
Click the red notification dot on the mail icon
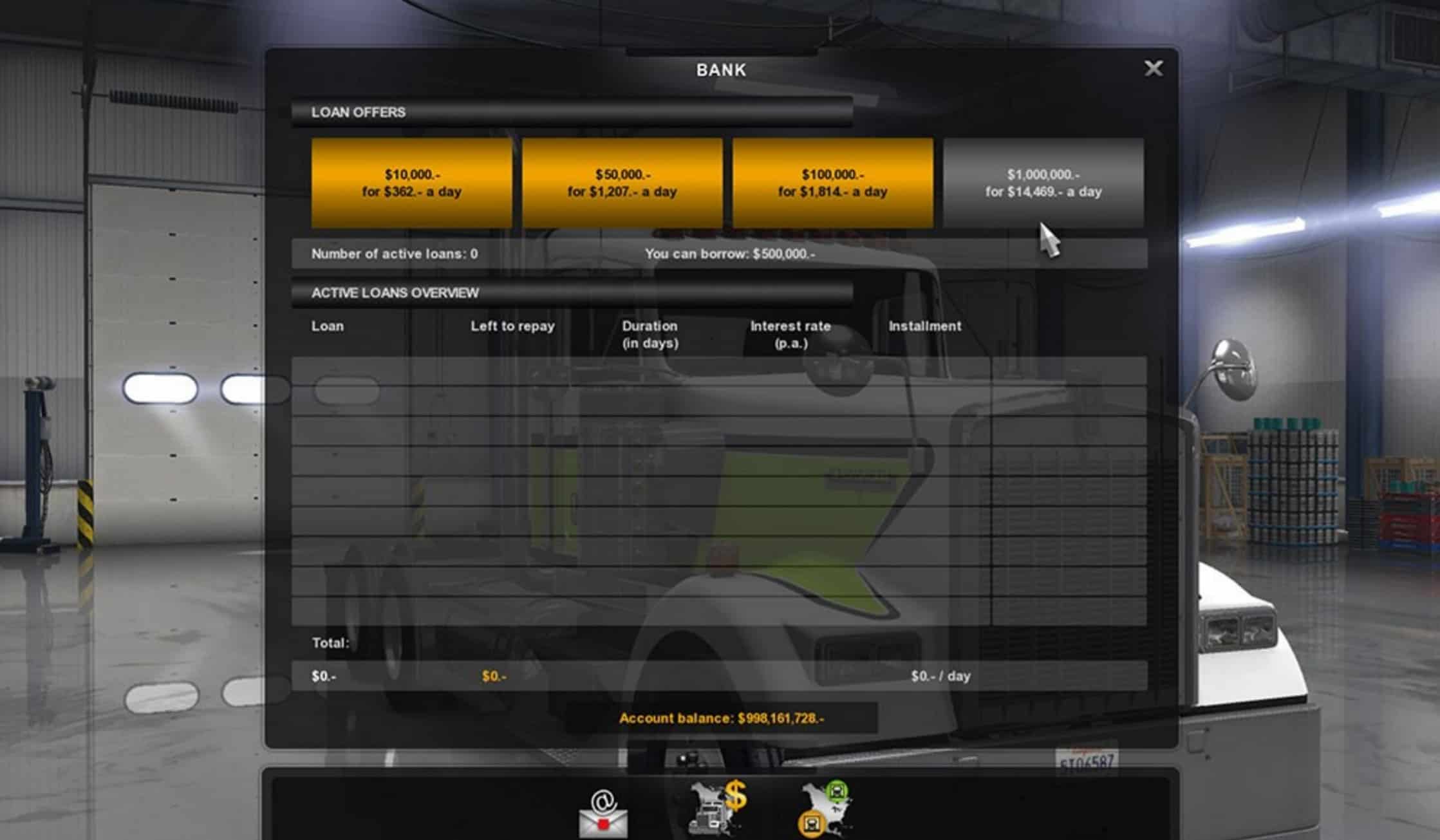(604, 825)
